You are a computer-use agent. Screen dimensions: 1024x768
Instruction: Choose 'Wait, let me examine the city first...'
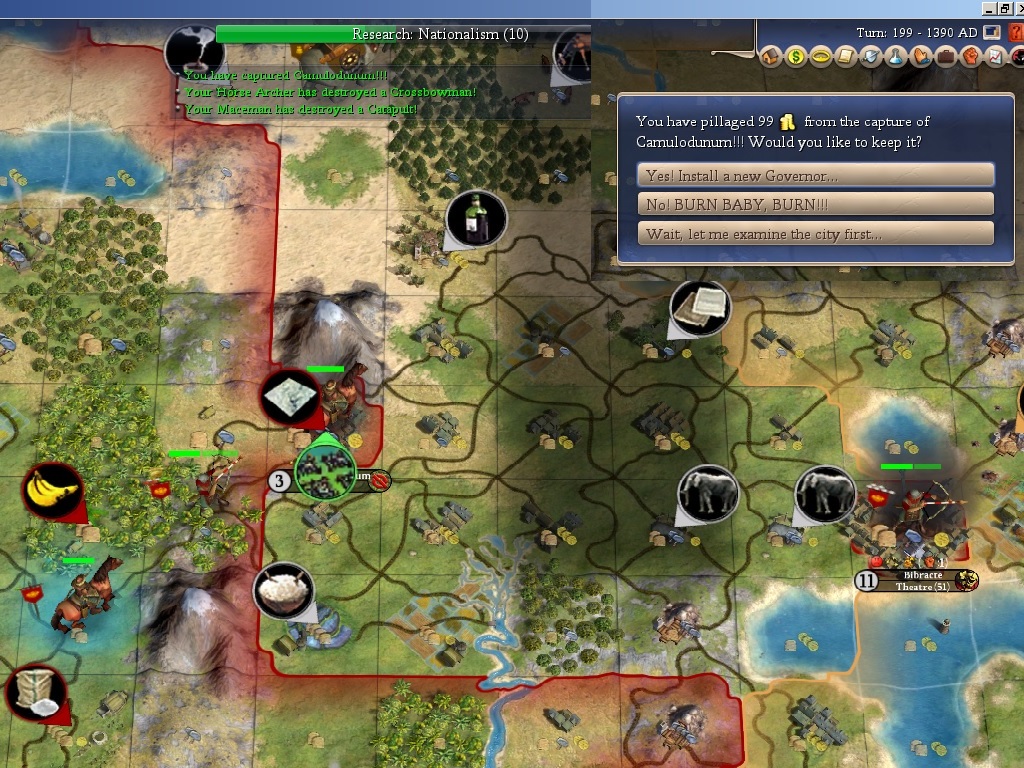point(815,234)
